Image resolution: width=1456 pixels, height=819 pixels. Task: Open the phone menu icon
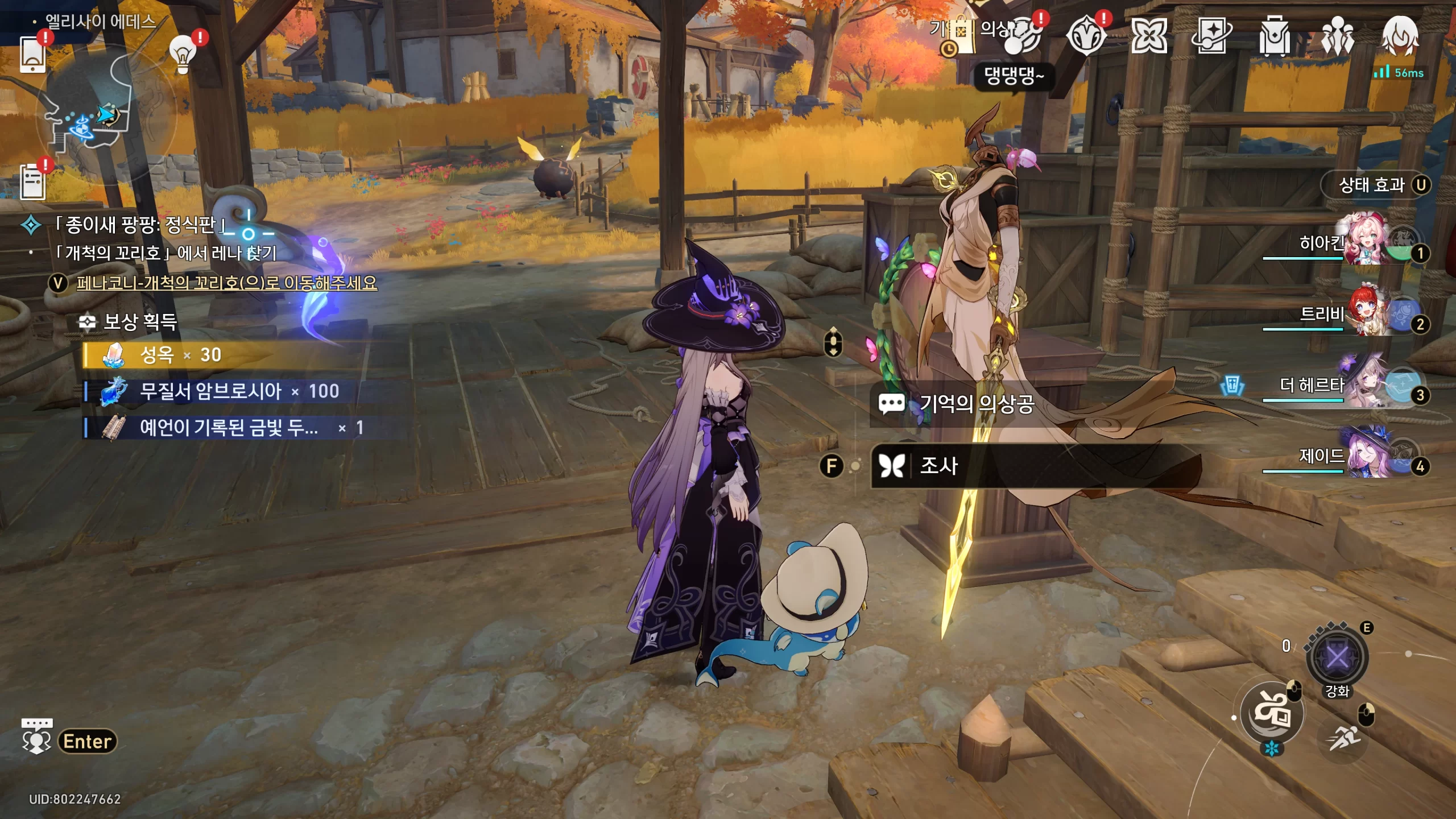coord(32,55)
